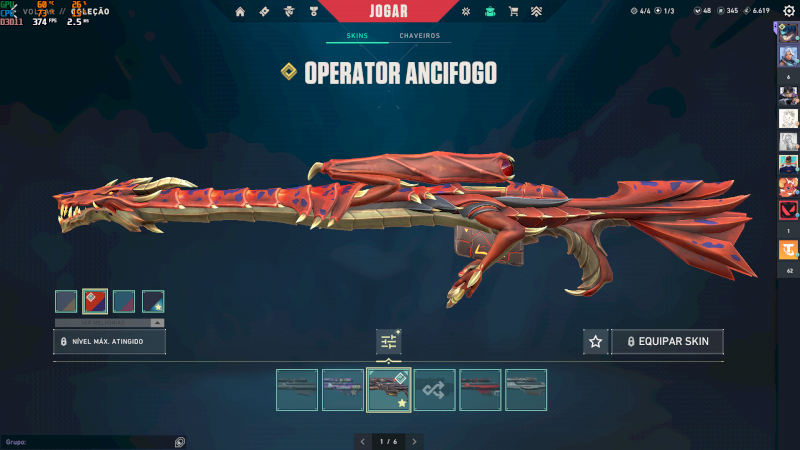Click the group chat input field
Image resolution: width=800 pixels, height=450 pixels.
90,441
